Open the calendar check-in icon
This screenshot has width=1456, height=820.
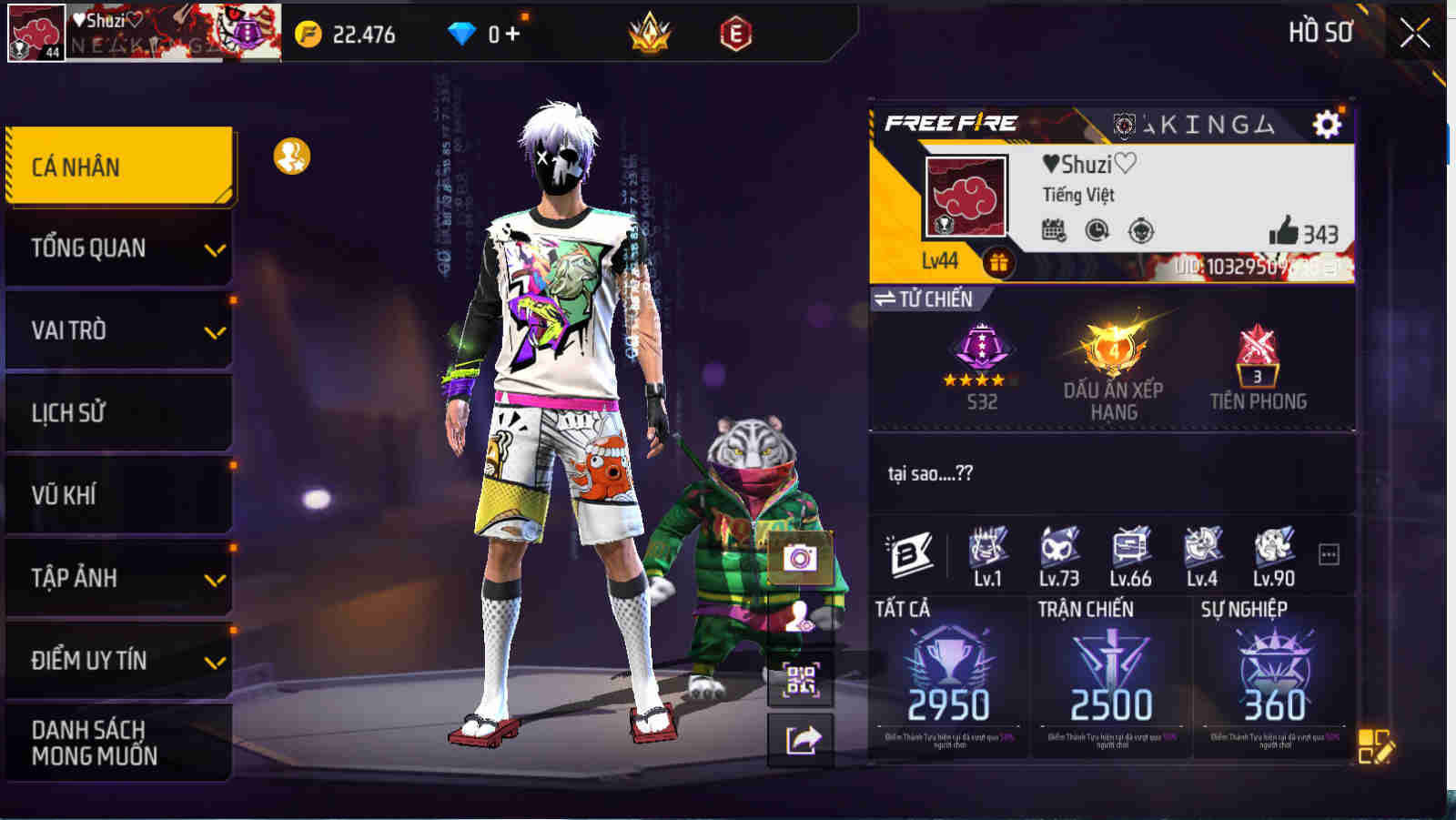1055,230
